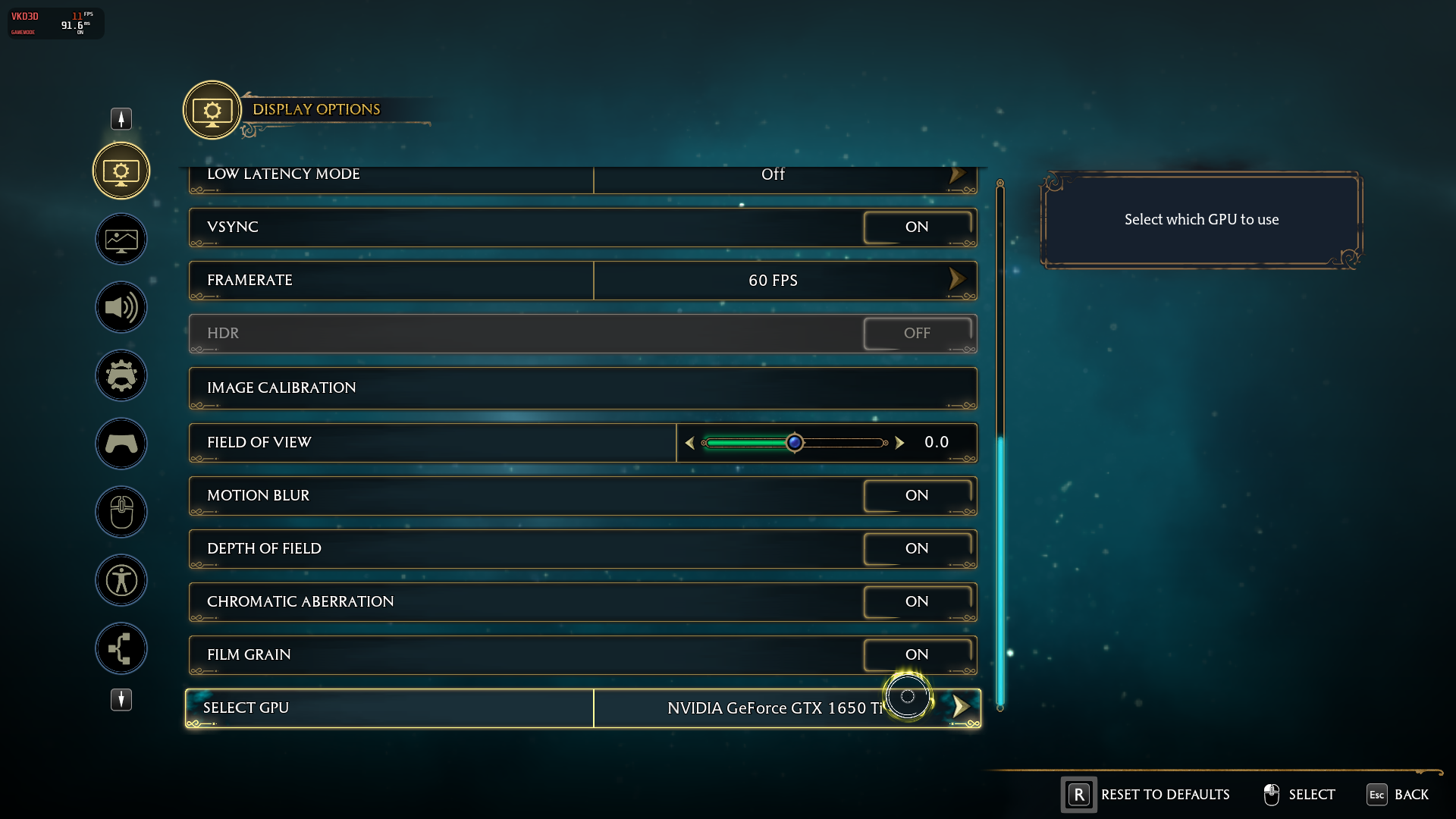This screenshot has width=1456, height=819.
Task: Click the Field of View slider knob
Action: (x=794, y=443)
